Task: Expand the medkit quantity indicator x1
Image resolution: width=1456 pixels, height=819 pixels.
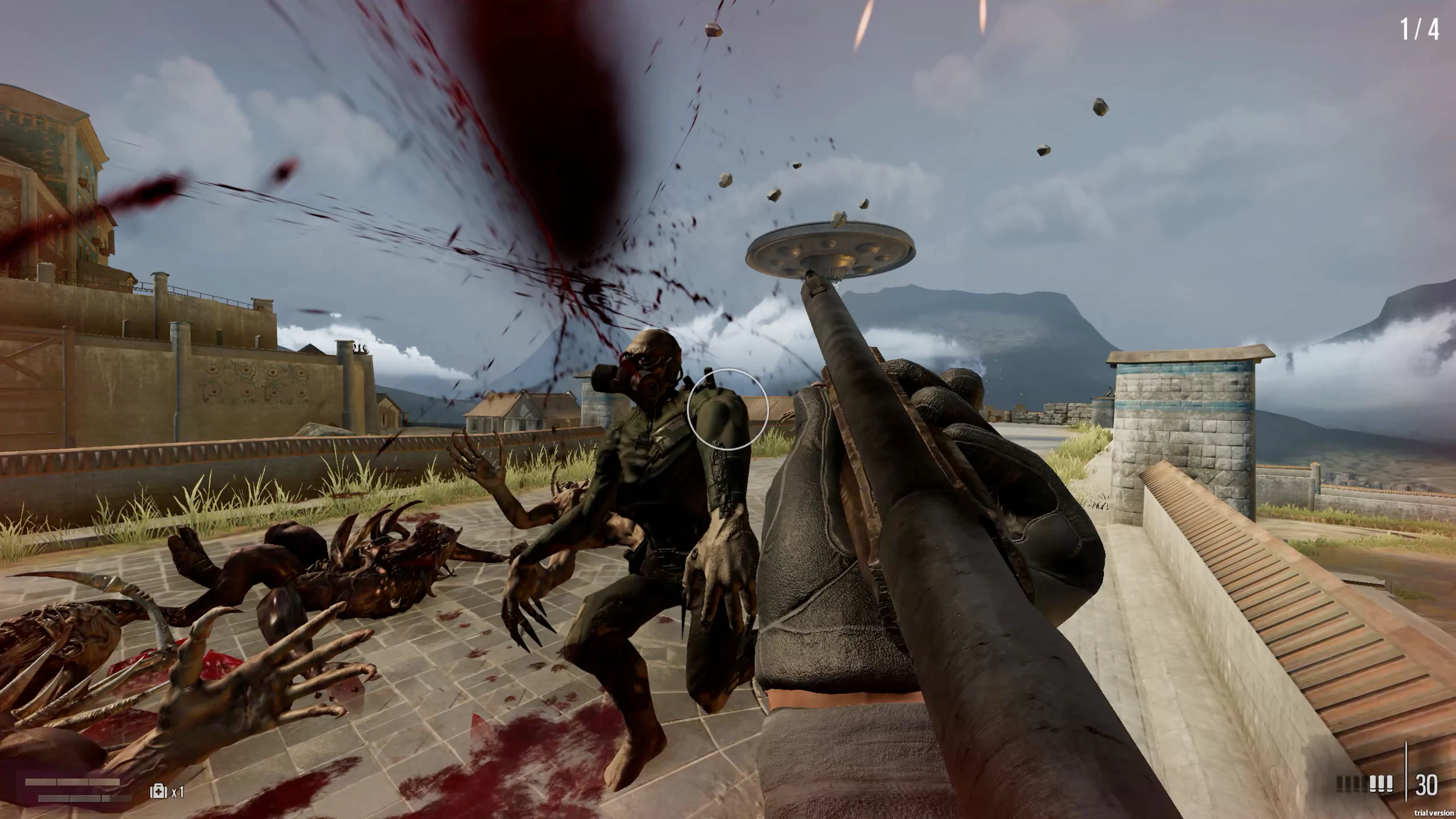Action: [178, 792]
